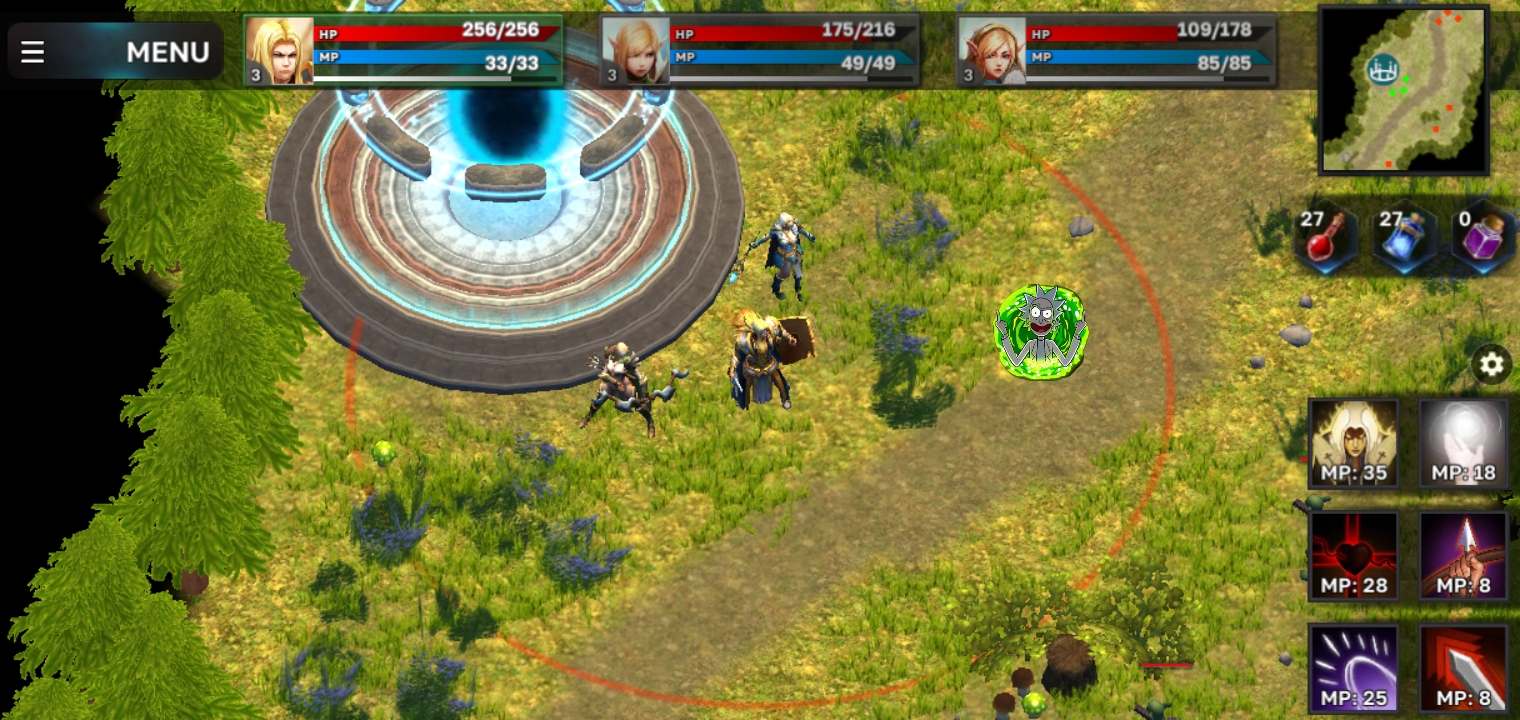Screen dimensions: 1520x720
Task: Use the bow and arrow skill
Action: click(x=1463, y=556)
